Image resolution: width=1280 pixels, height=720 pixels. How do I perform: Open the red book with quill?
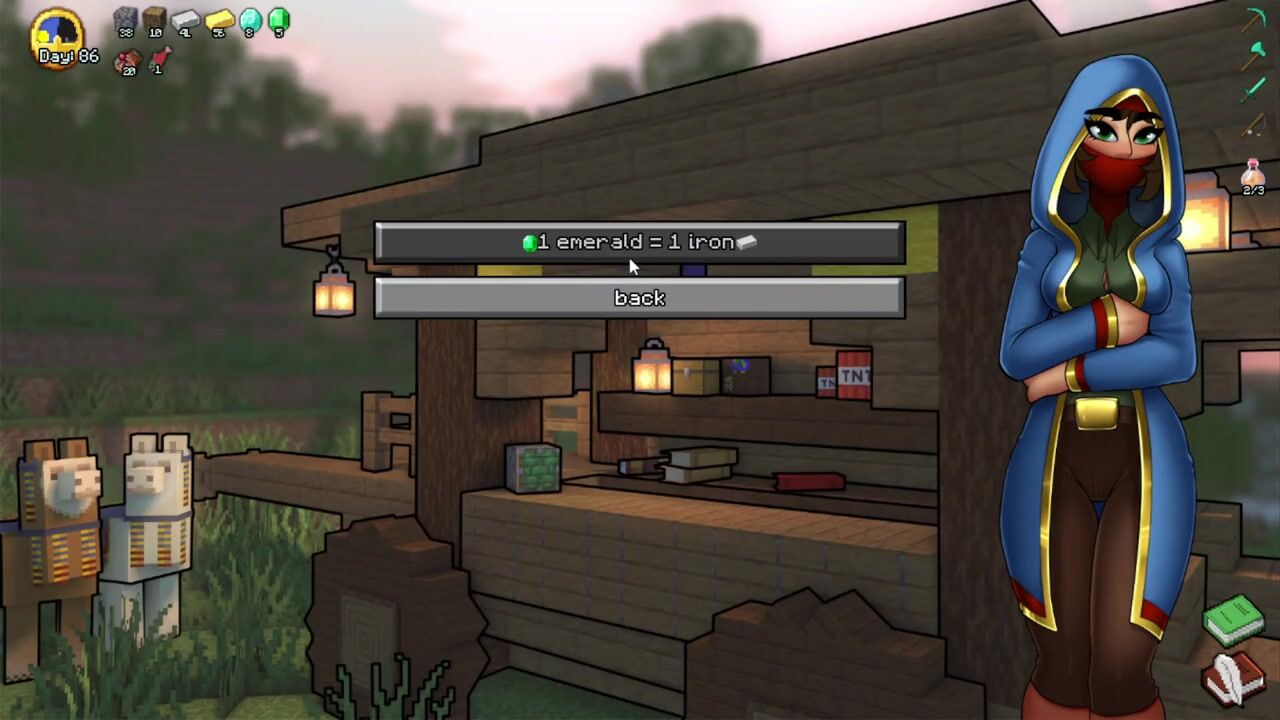click(x=1234, y=679)
